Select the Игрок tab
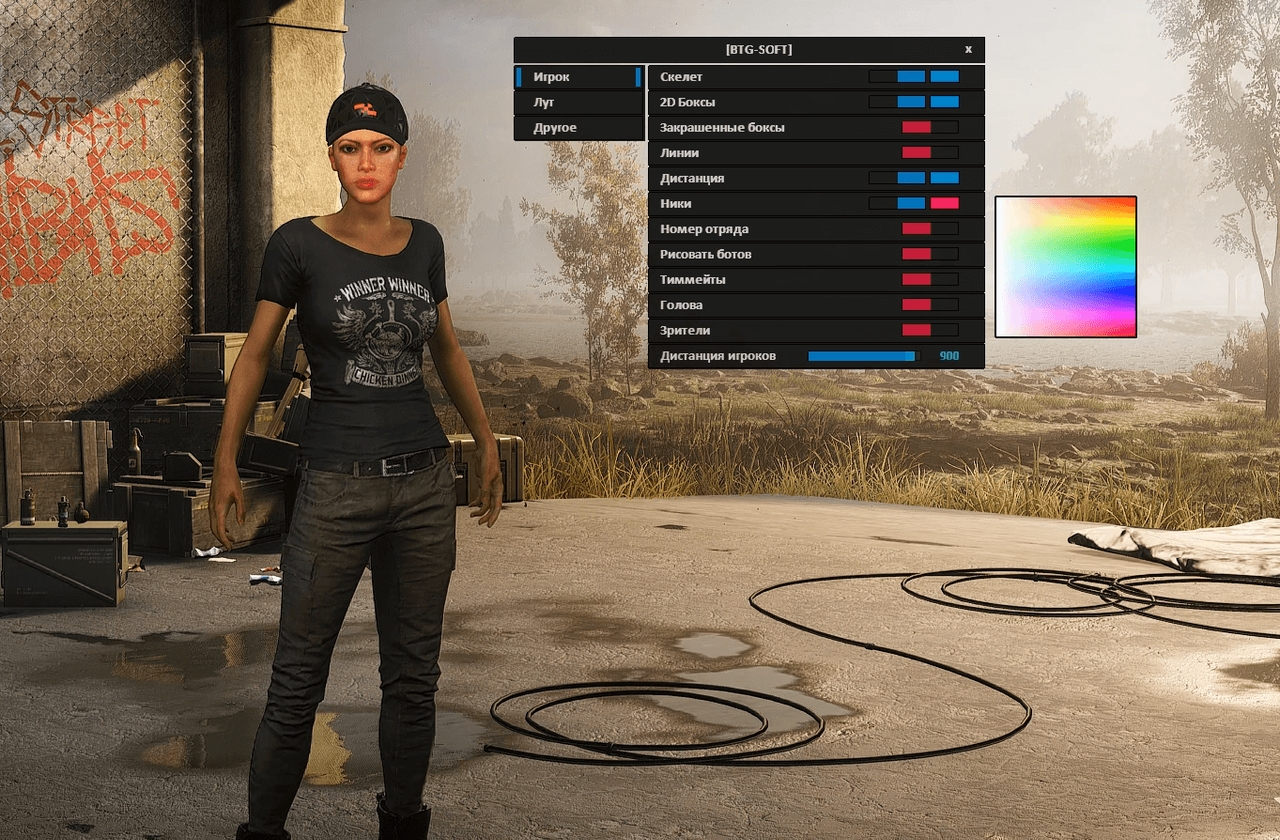Image resolution: width=1280 pixels, height=840 pixels. coord(578,76)
